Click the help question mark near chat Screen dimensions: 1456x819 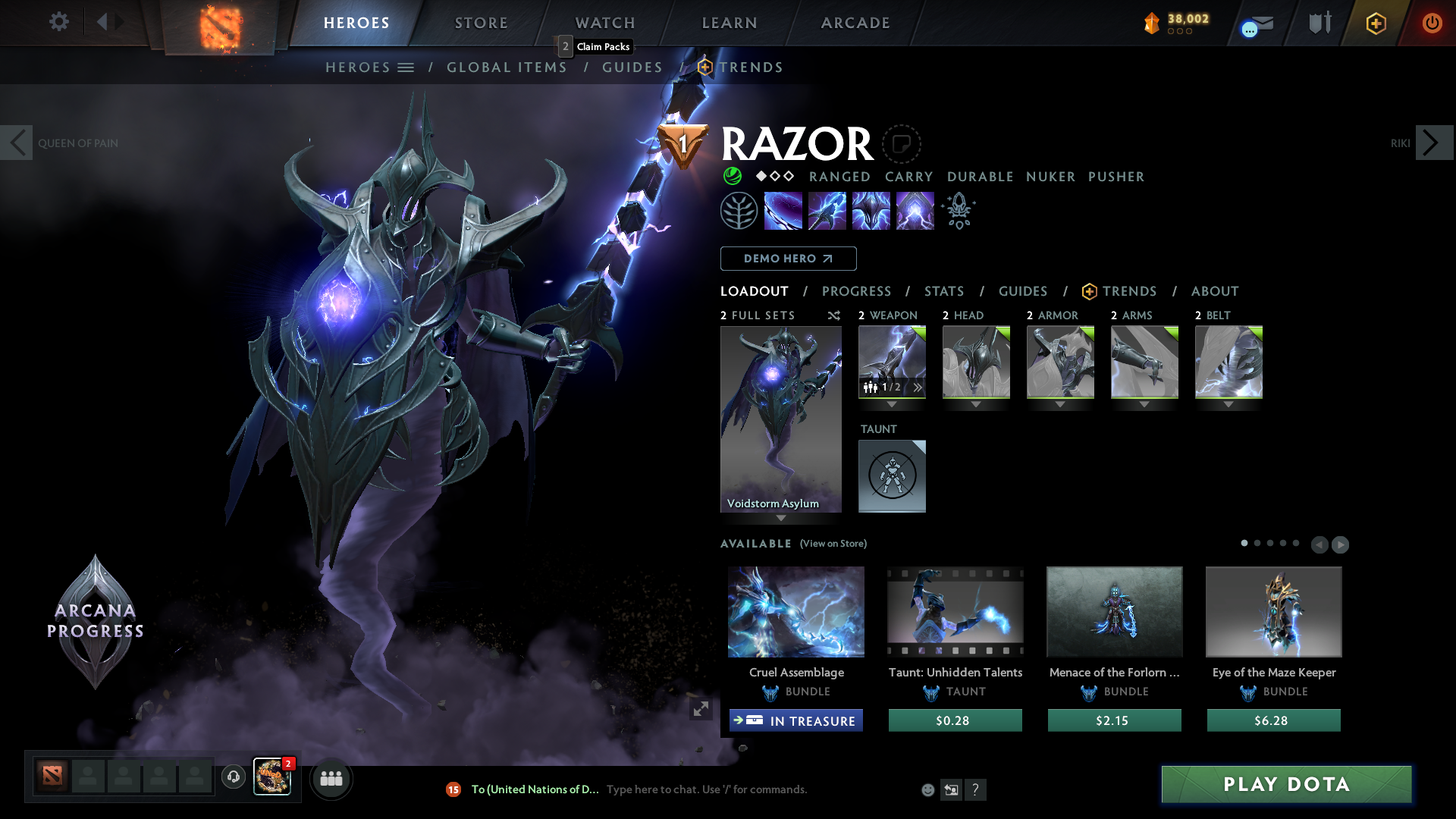(x=976, y=789)
